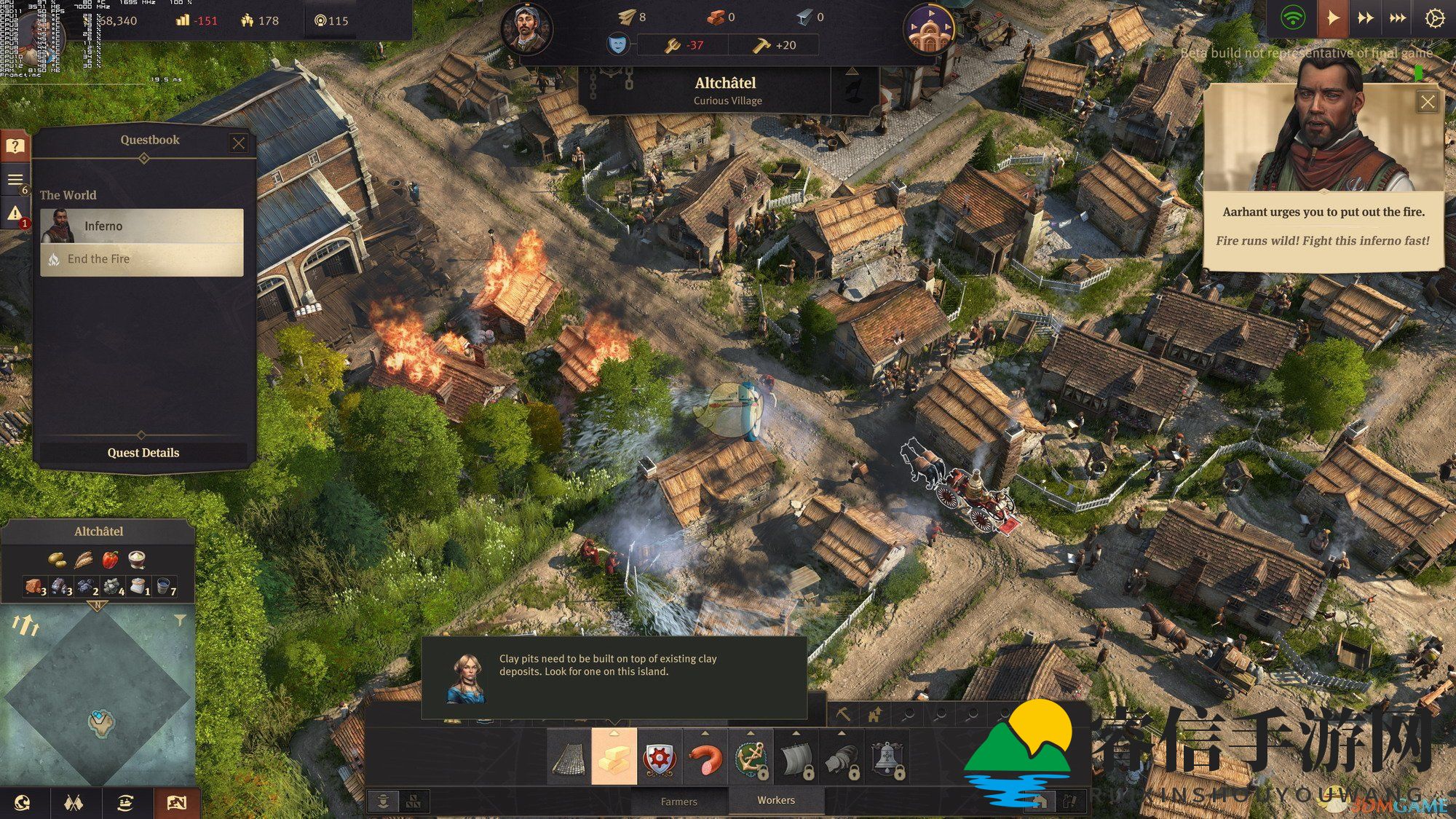Select the sausage building icon
The image size is (1456, 819).
pyautogui.click(x=705, y=758)
